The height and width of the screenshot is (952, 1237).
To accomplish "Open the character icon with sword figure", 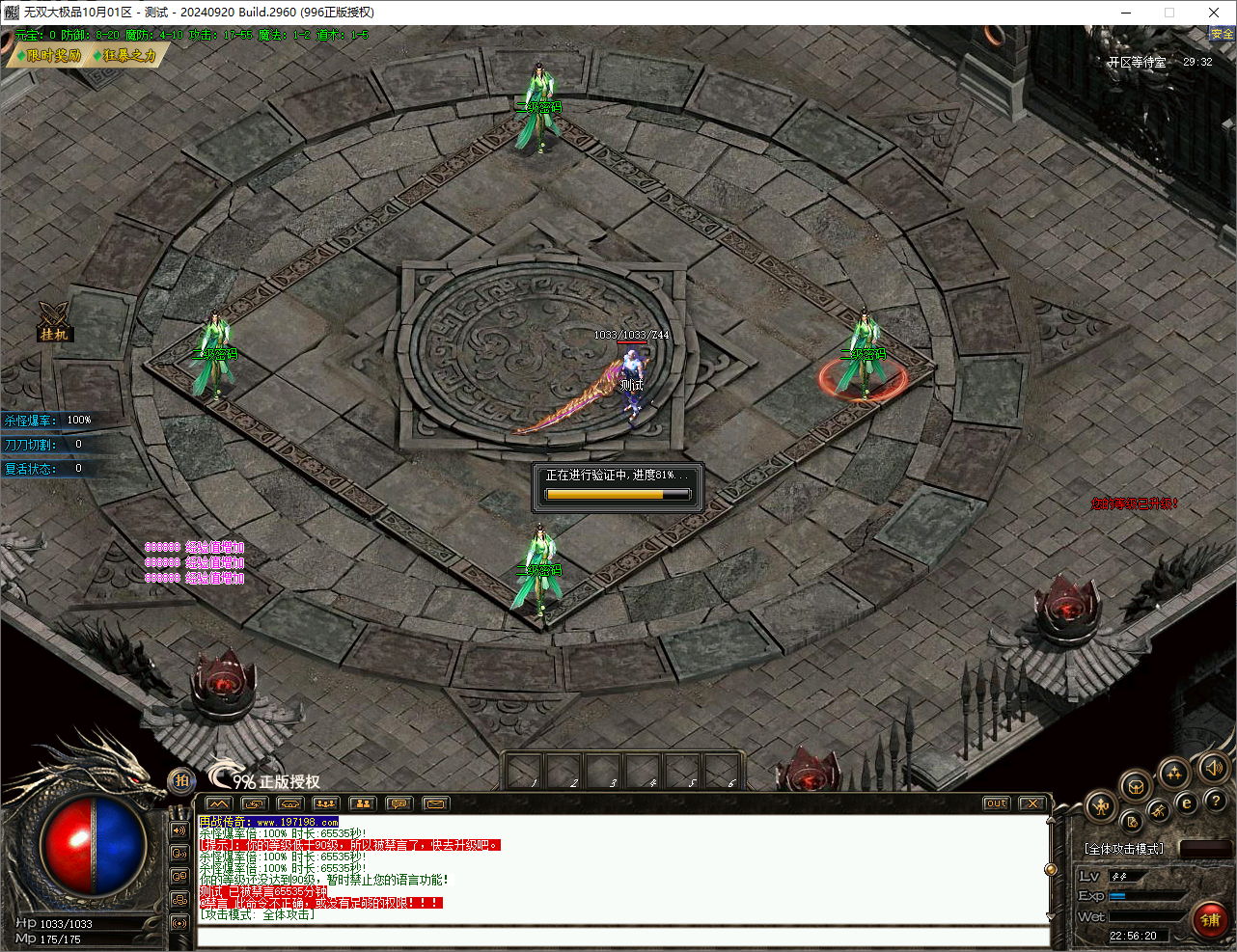I will tap(1100, 806).
